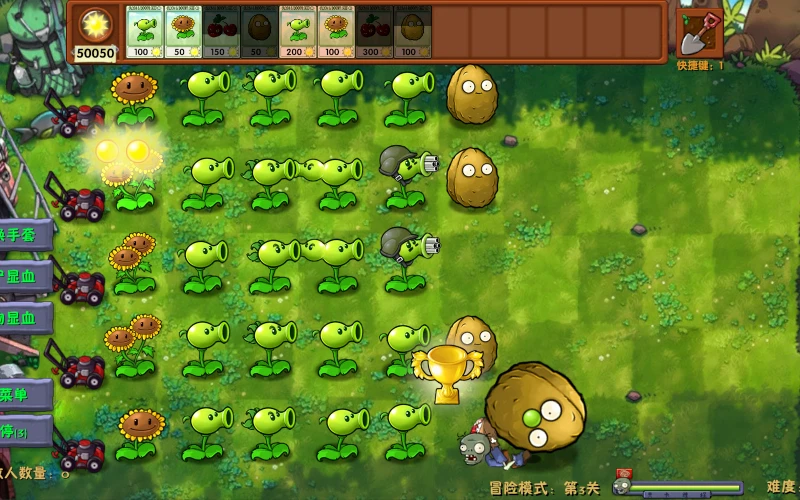This screenshot has width=800, height=500.
Task: Open the 菜单 menu button
Action: click(20, 394)
